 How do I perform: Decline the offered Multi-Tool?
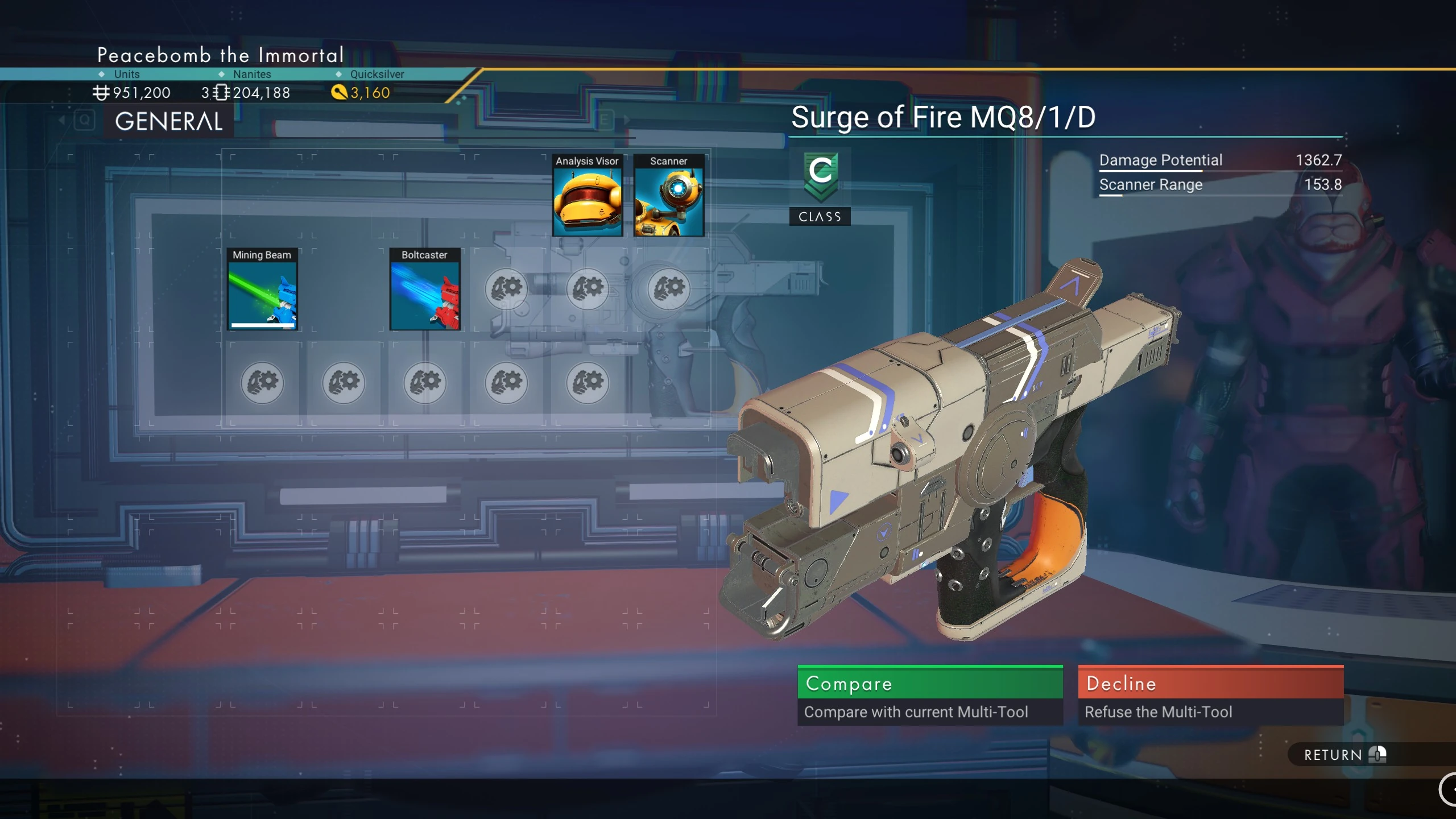[1210, 694]
